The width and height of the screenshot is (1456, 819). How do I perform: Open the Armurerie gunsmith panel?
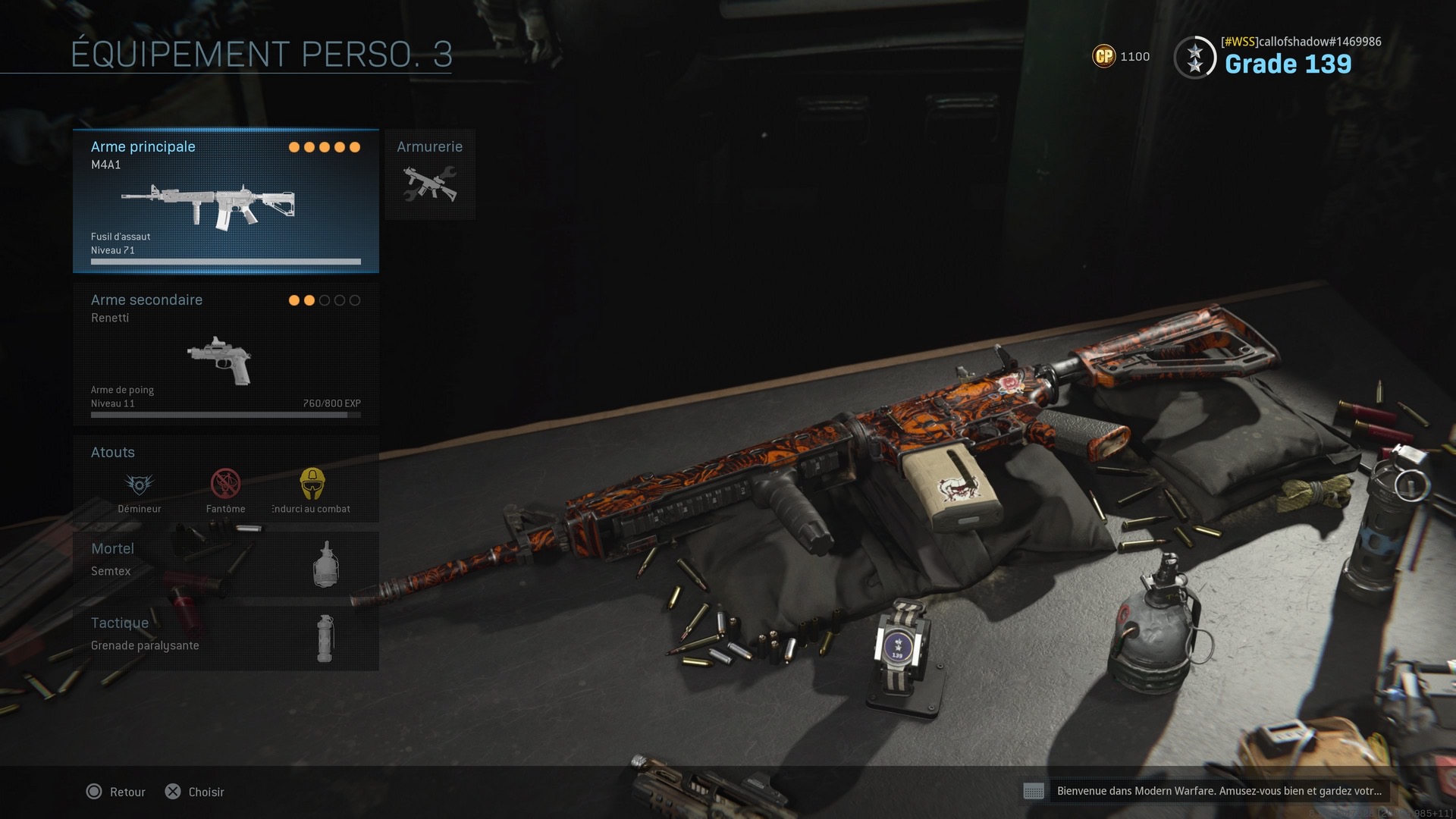[430, 175]
